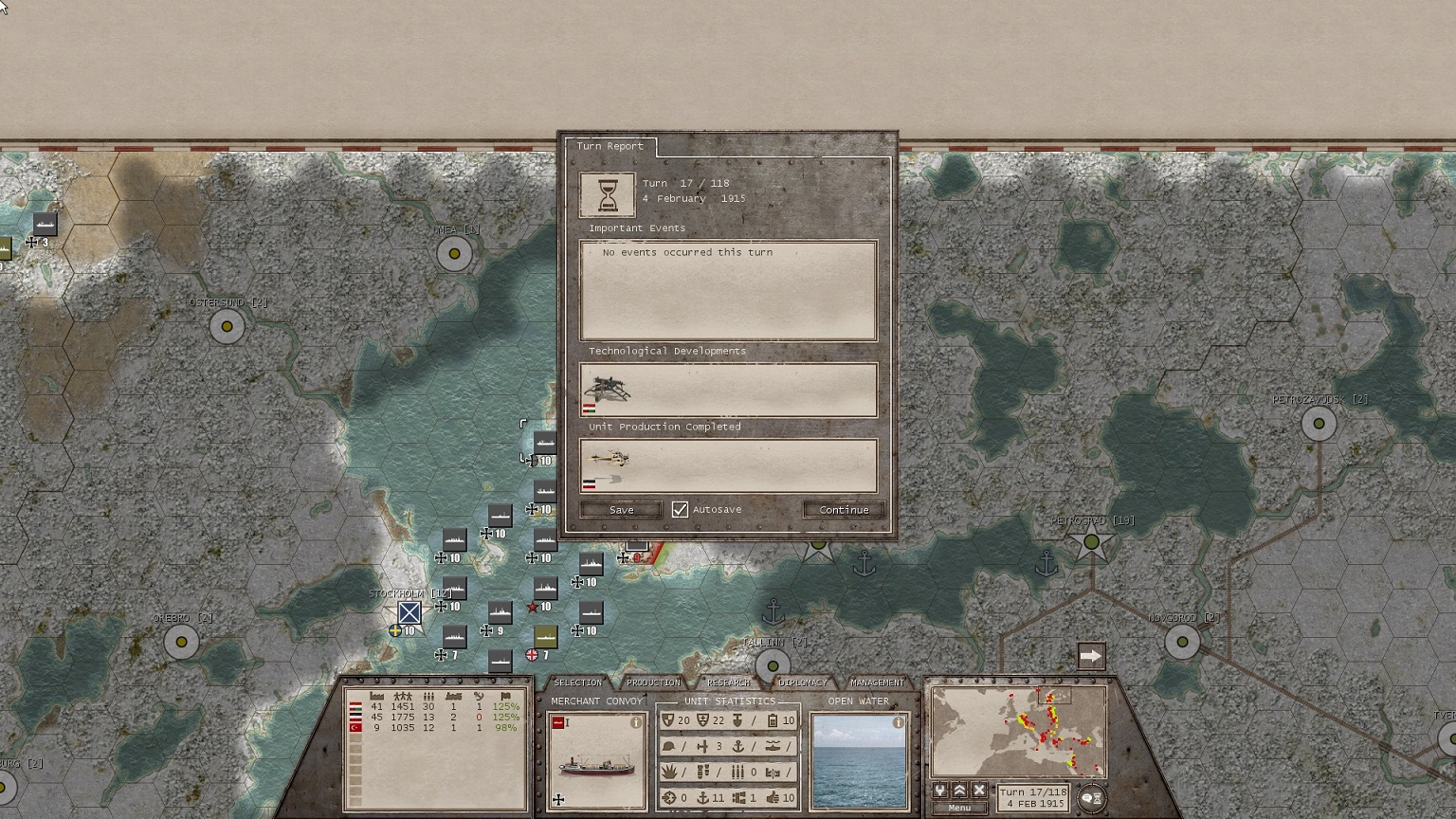The height and width of the screenshot is (819, 1456).
Task: Select the Turn Report tab header
Action: click(x=610, y=146)
